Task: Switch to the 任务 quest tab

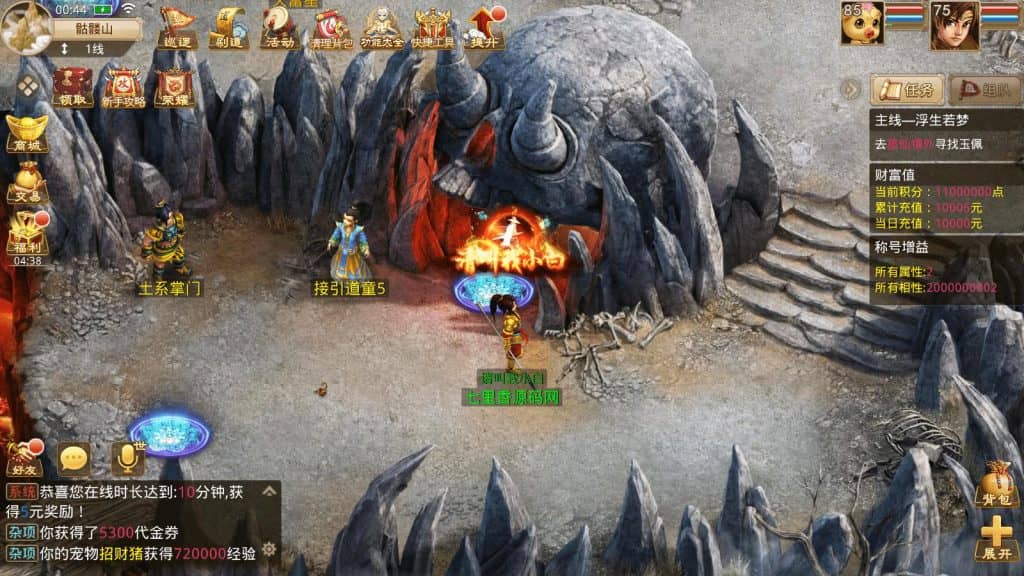Action: tap(907, 90)
